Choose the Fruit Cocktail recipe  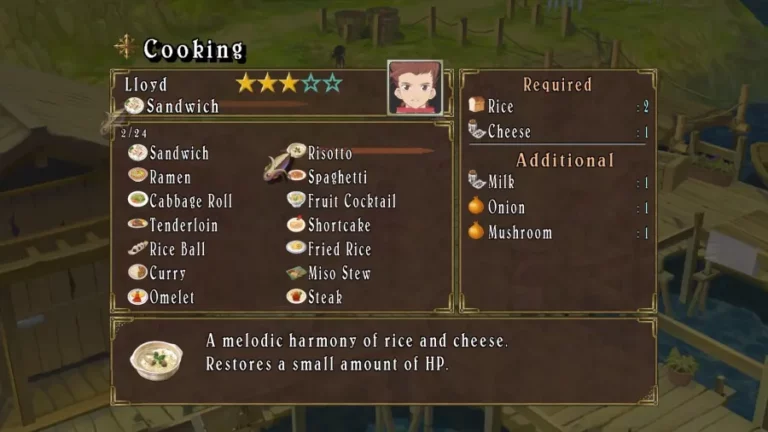coord(351,201)
